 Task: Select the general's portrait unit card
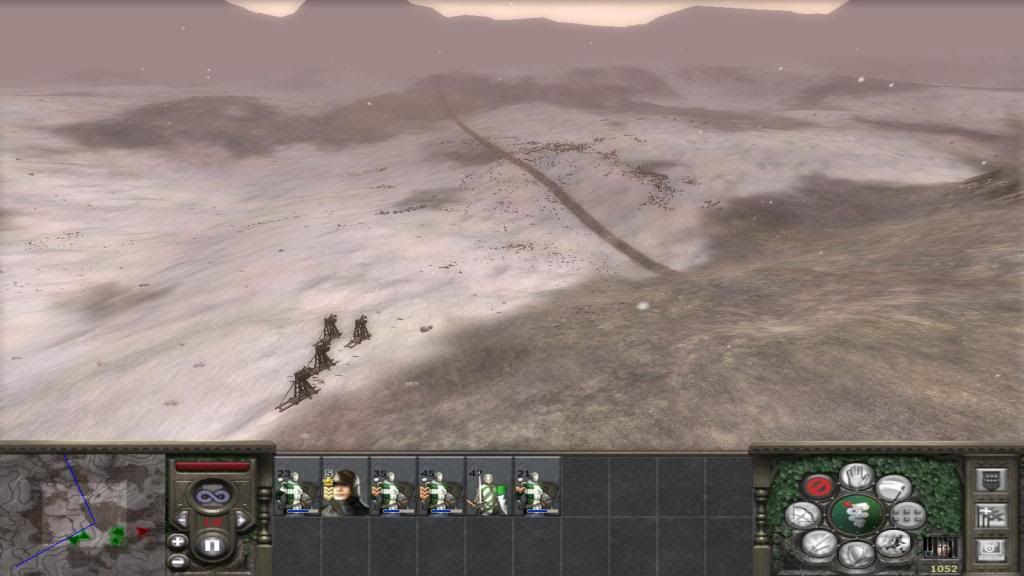(345, 486)
